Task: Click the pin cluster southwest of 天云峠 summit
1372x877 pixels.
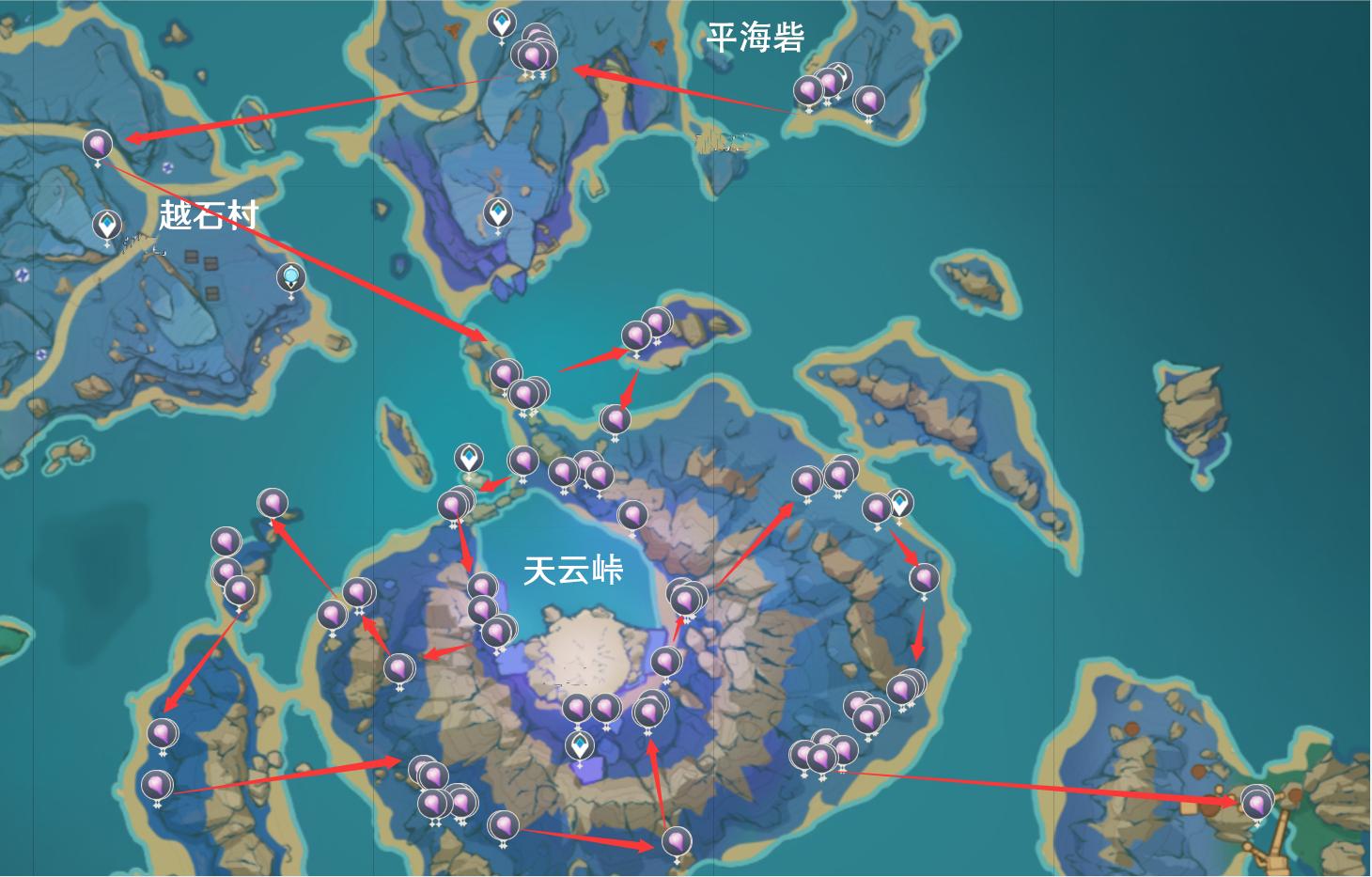Action: click(x=430, y=780)
